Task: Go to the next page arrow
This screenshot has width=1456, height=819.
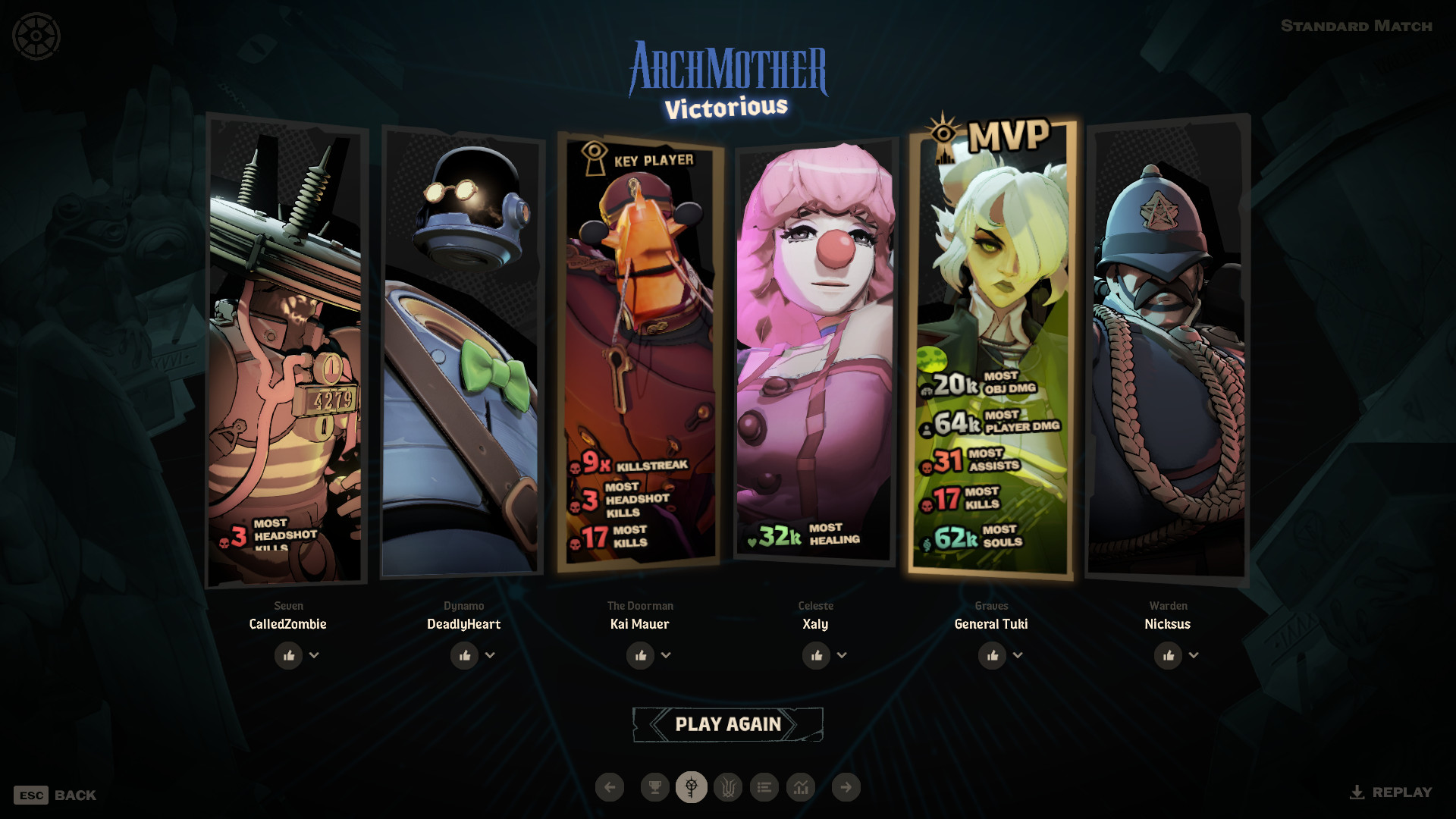Action: [846, 787]
